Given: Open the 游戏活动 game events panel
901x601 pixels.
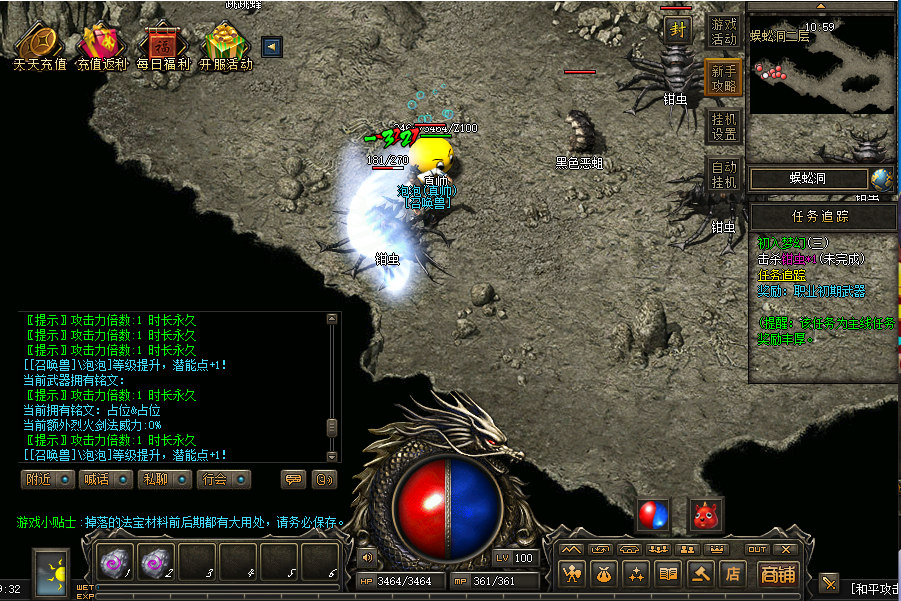Looking at the screenshot, I should pos(724,31).
